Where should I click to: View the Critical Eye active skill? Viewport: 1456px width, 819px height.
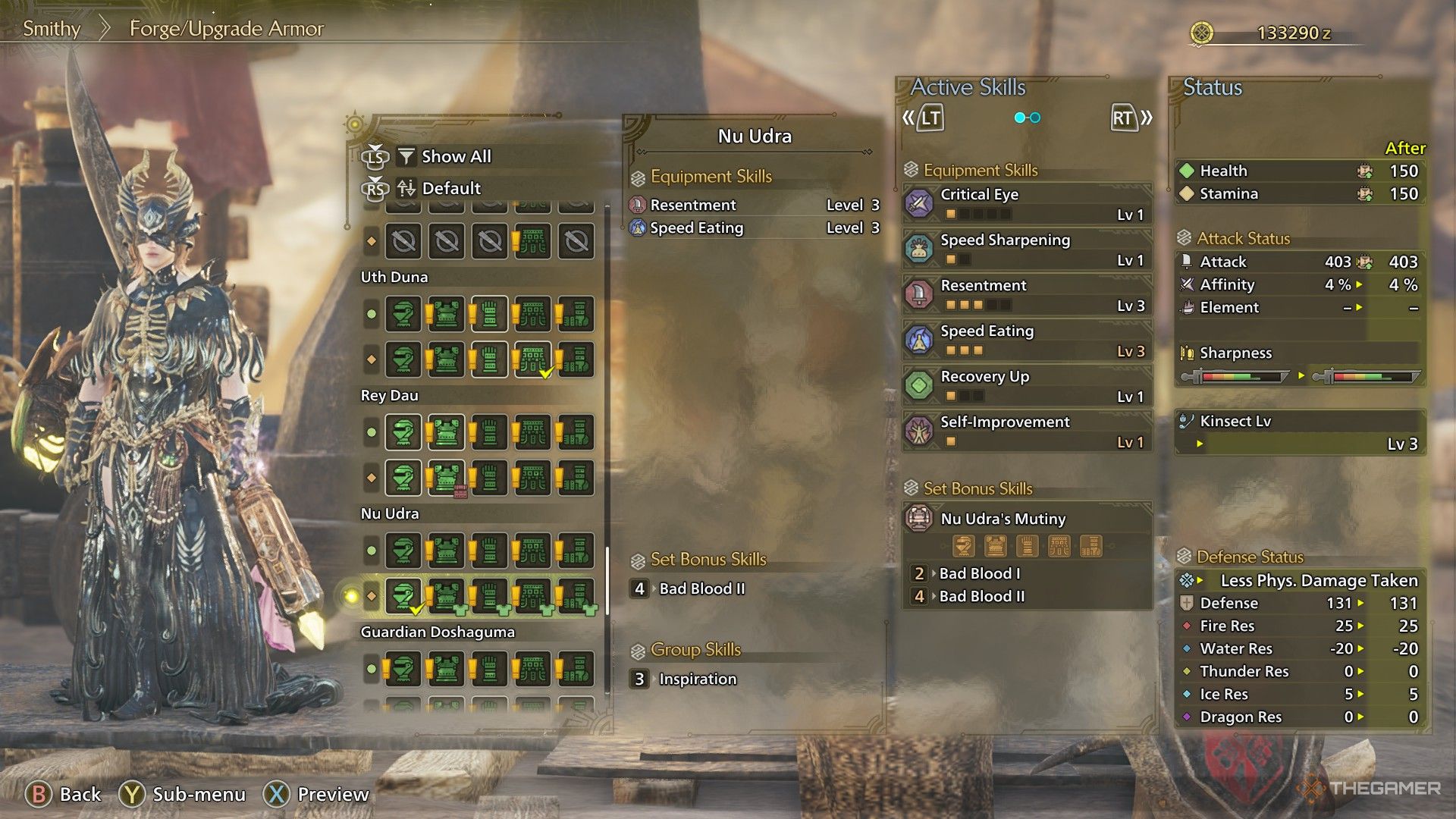point(1028,203)
